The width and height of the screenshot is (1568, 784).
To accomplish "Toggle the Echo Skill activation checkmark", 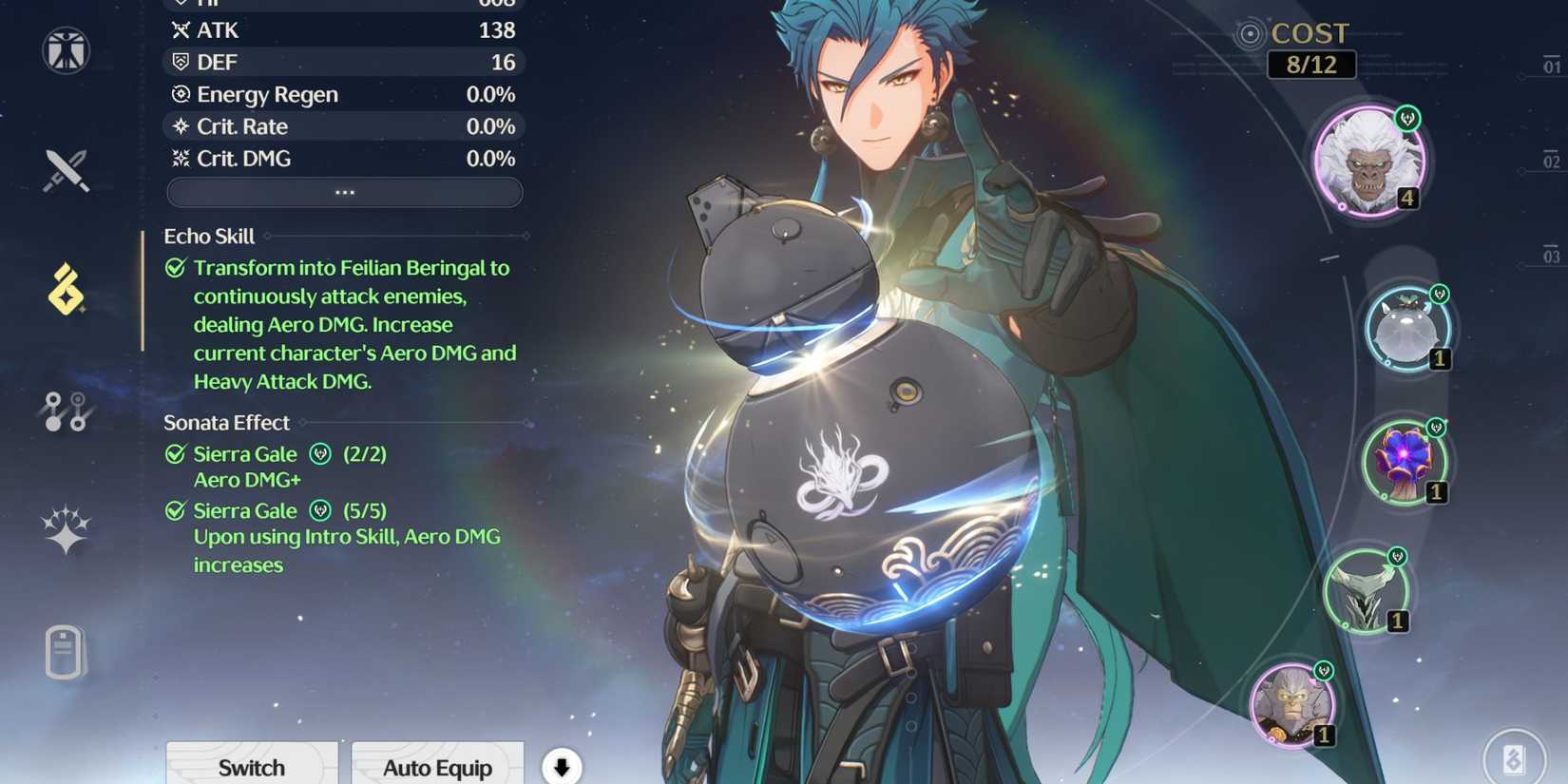I will pyautogui.click(x=175, y=268).
